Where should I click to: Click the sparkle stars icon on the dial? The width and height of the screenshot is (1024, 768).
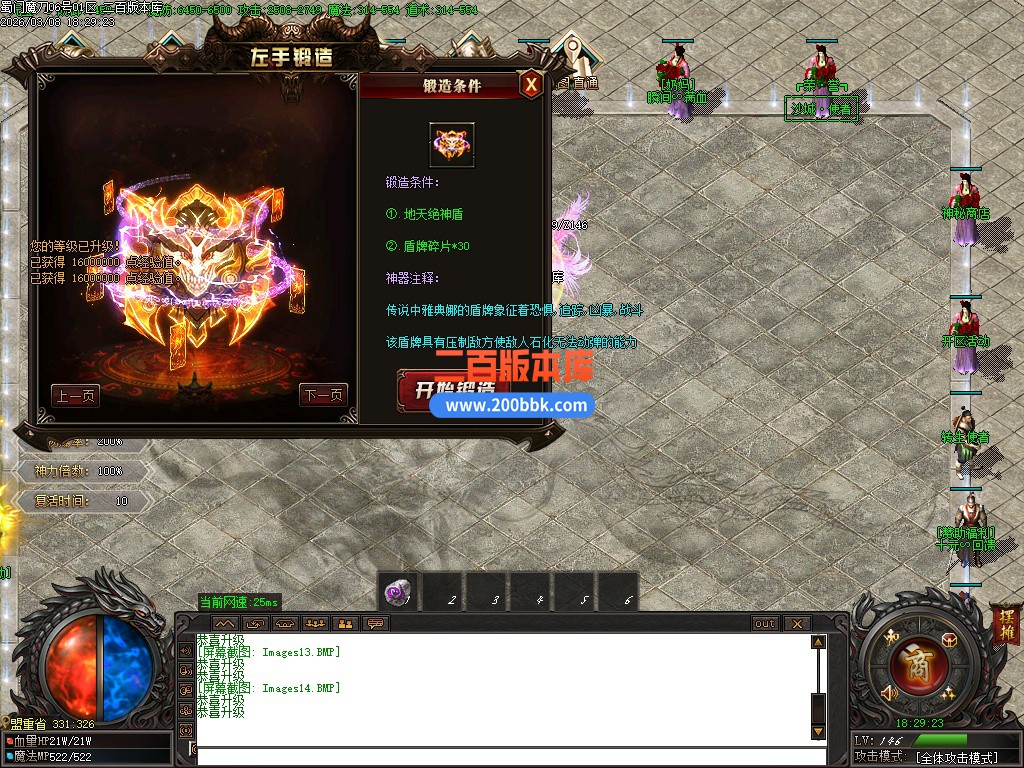(947, 693)
